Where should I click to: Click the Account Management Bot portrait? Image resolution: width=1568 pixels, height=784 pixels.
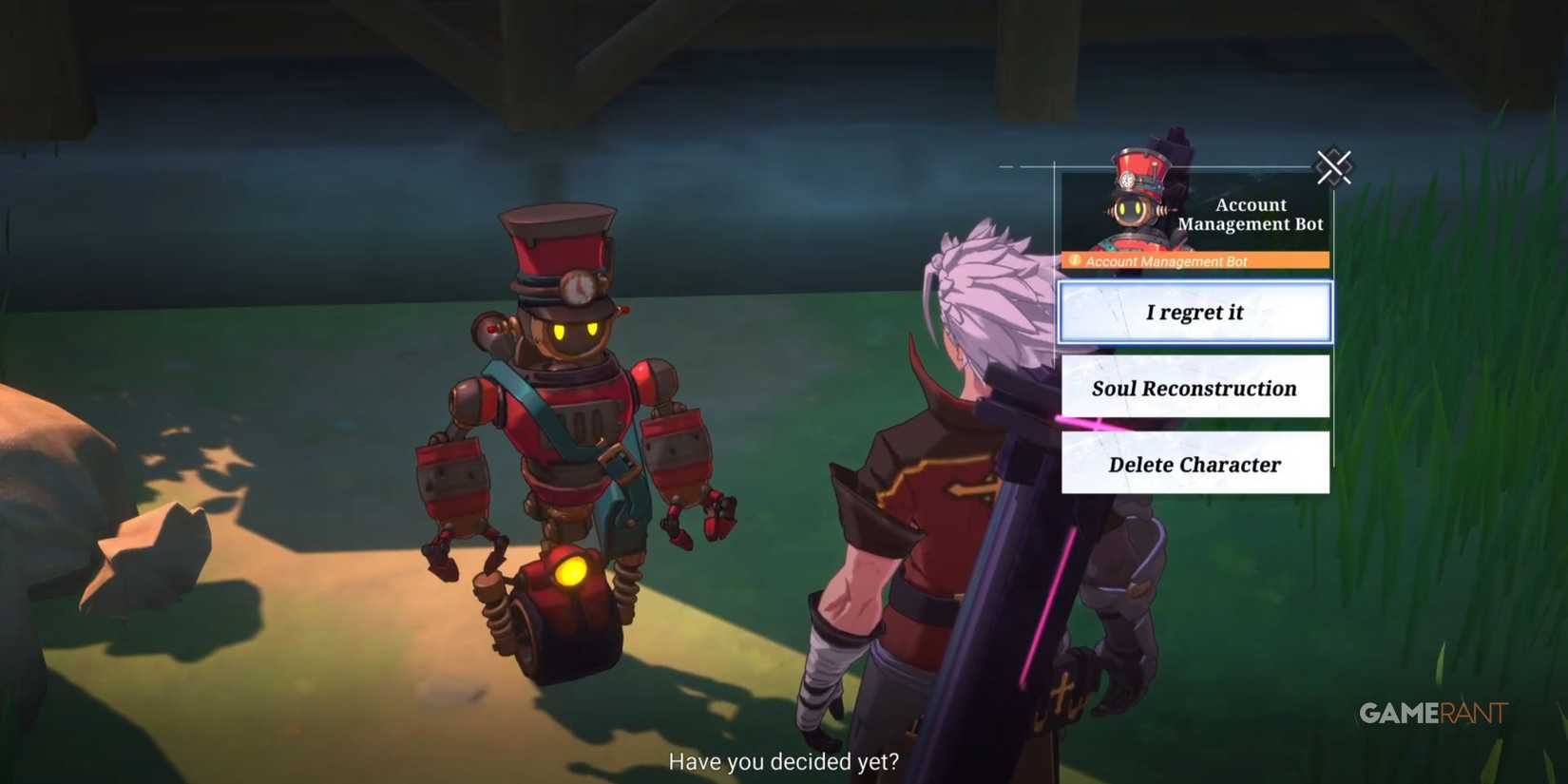tap(1136, 200)
